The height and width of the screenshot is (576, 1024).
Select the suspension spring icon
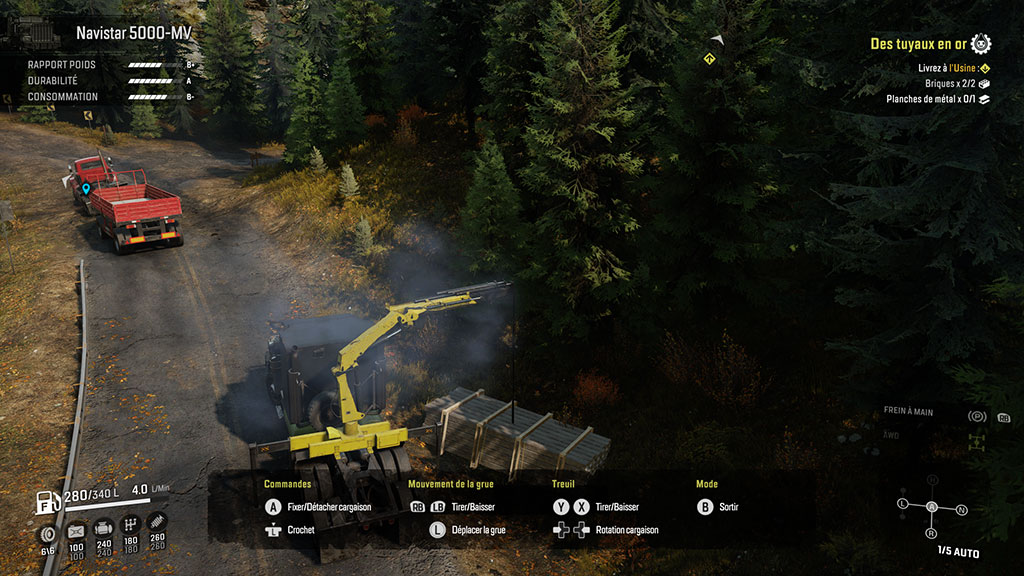pos(157,521)
